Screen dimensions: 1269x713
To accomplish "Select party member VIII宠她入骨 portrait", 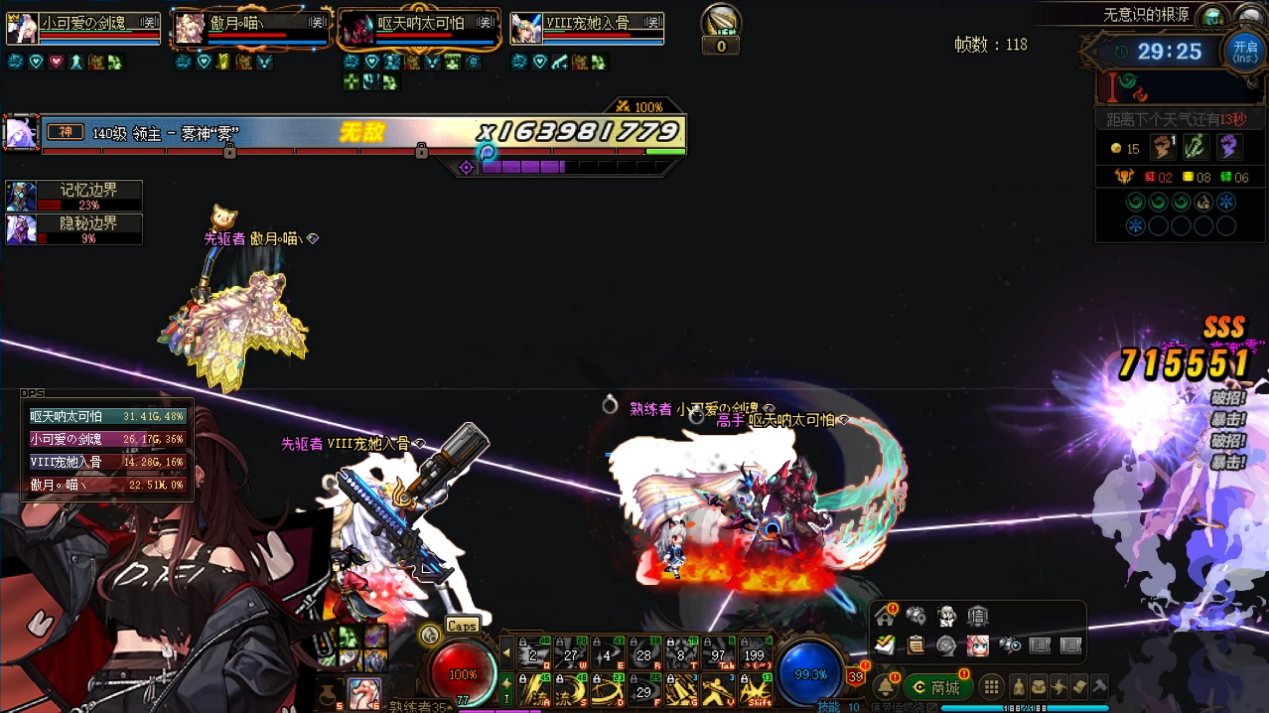I will (526, 29).
